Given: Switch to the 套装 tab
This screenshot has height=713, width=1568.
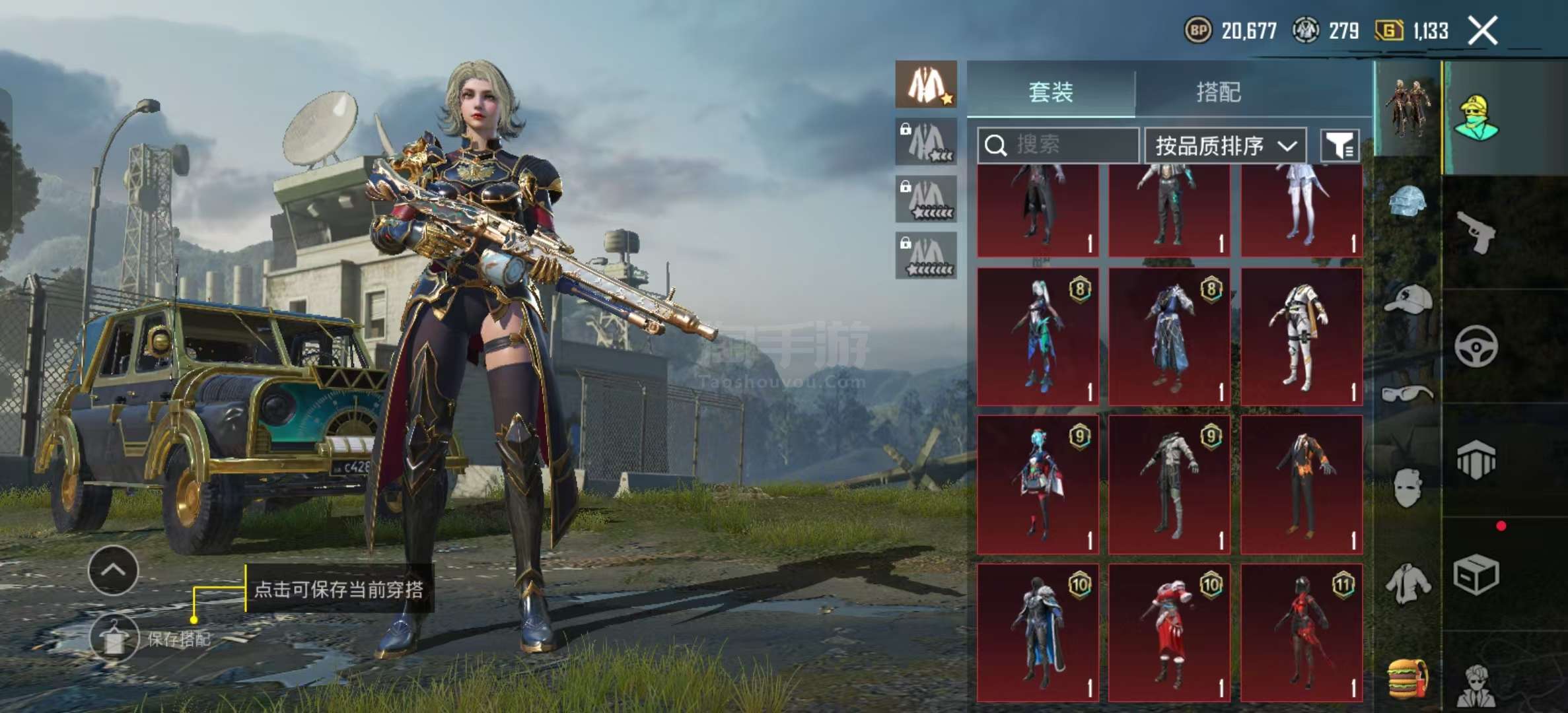Looking at the screenshot, I should tap(1050, 91).
